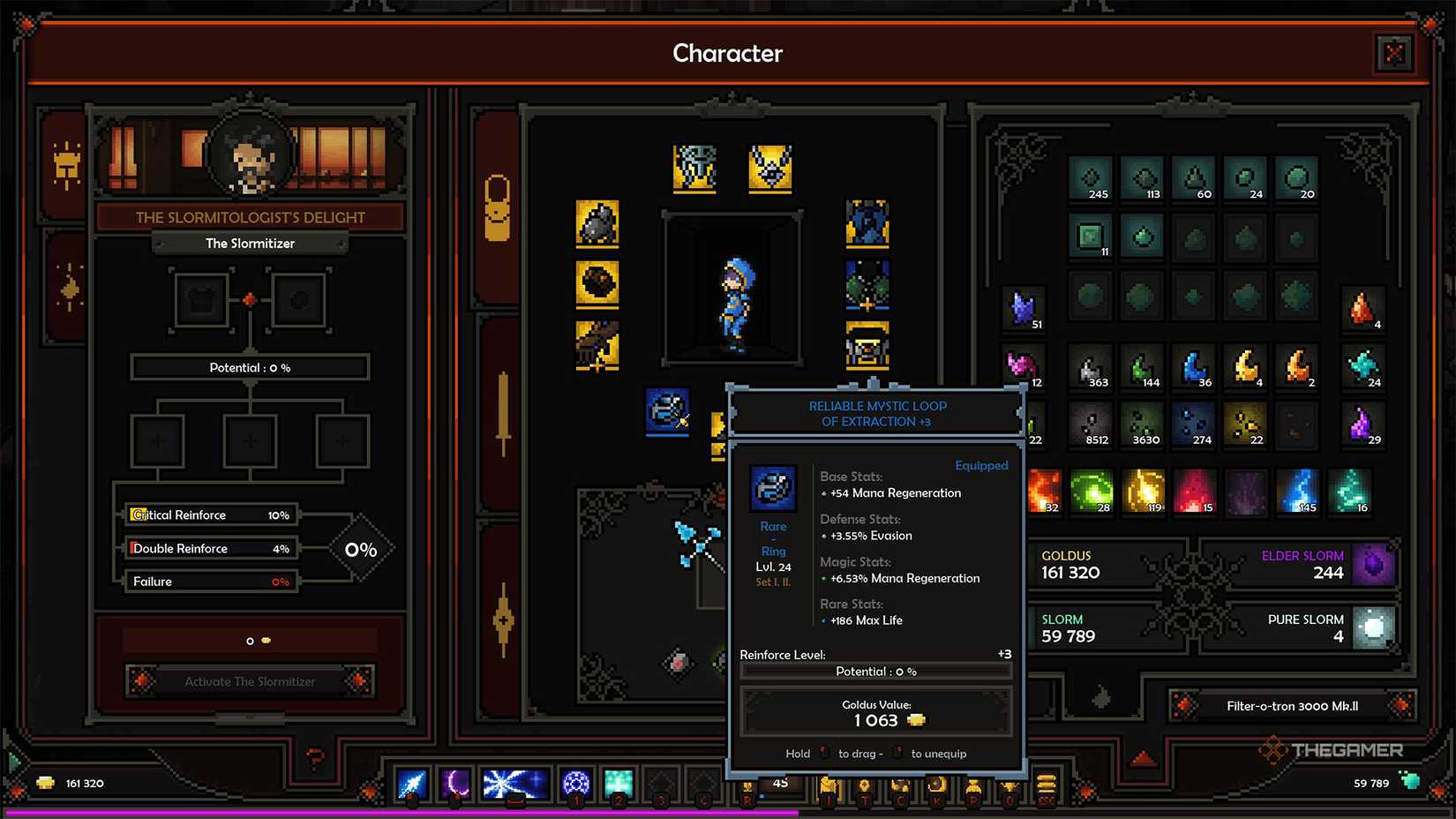The image size is (1456, 819).
Task: Click the blue orb skill icon
Action: [575, 782]
